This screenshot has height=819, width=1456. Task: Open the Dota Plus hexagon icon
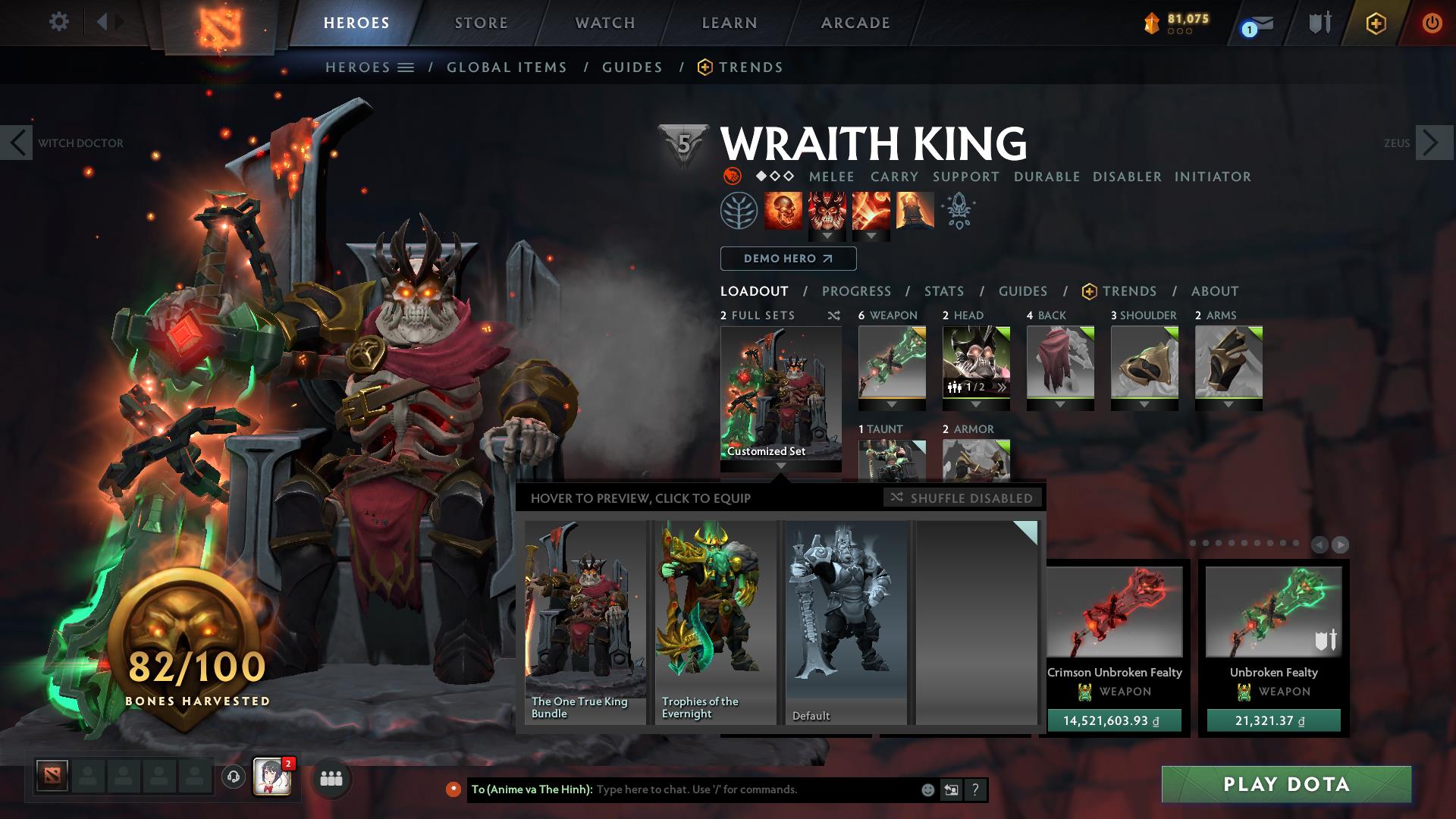[x=1376, y=23]
